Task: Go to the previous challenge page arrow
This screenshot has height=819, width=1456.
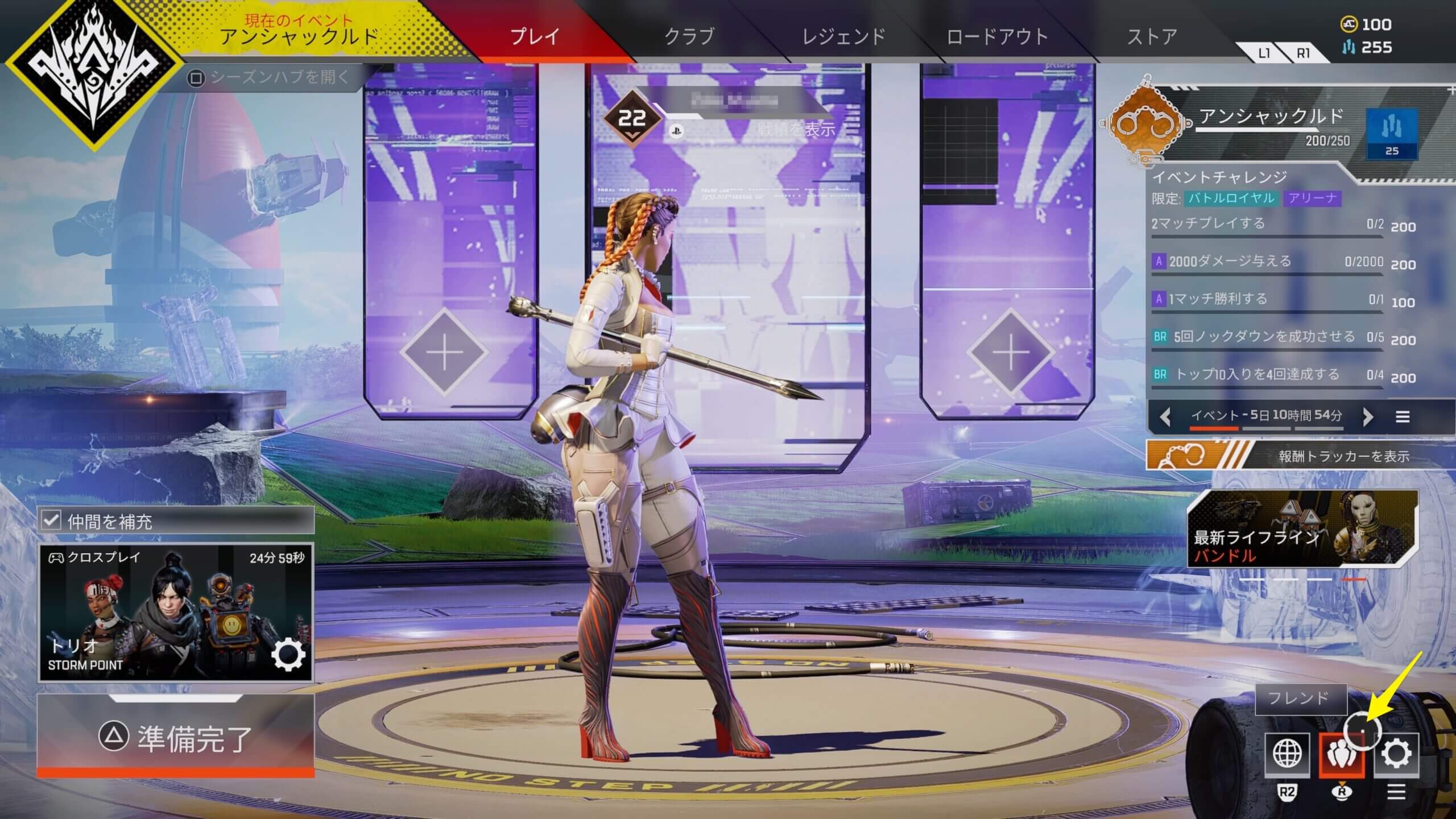Action: [x=1164, y=417]
